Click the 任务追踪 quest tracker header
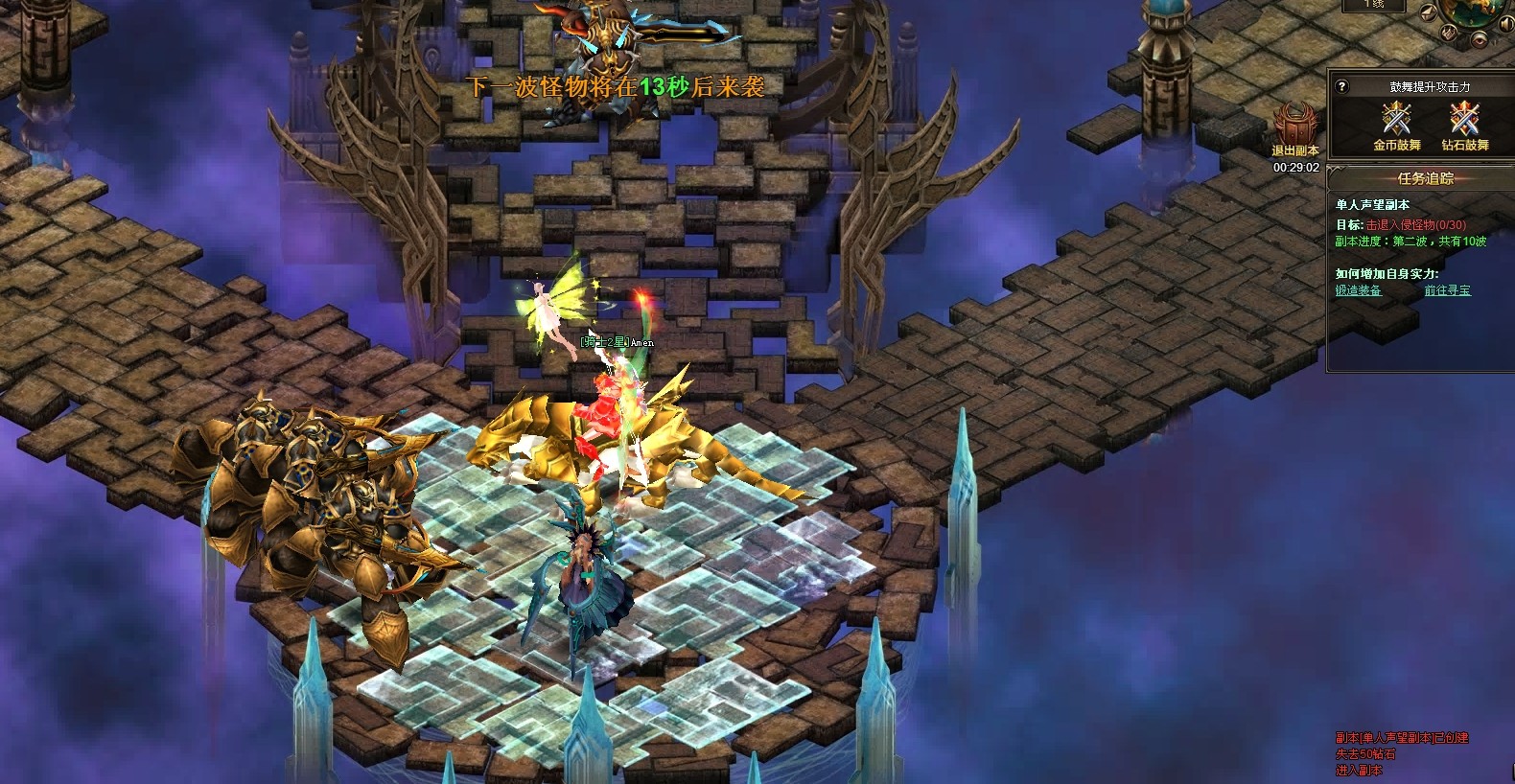 1425,178
